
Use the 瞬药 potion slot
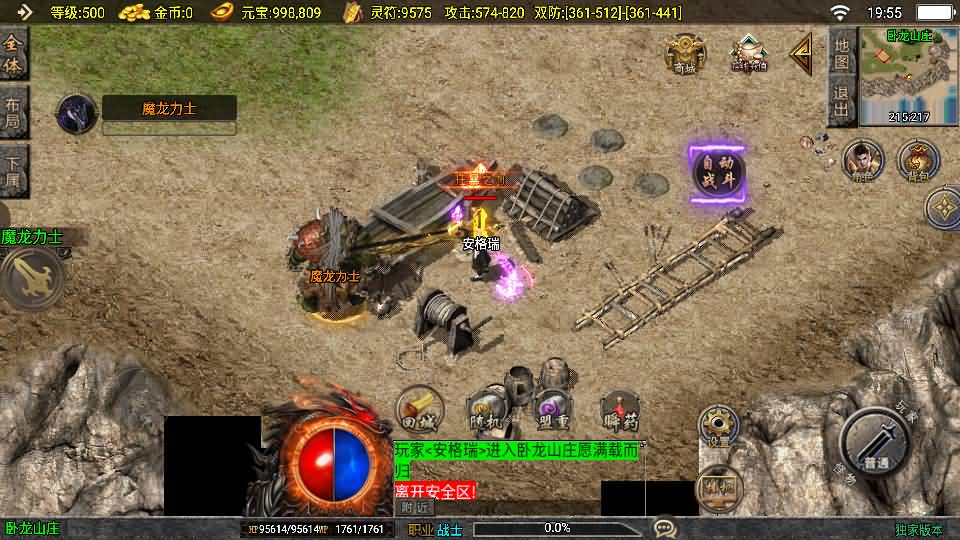click(x=620, y=411)
